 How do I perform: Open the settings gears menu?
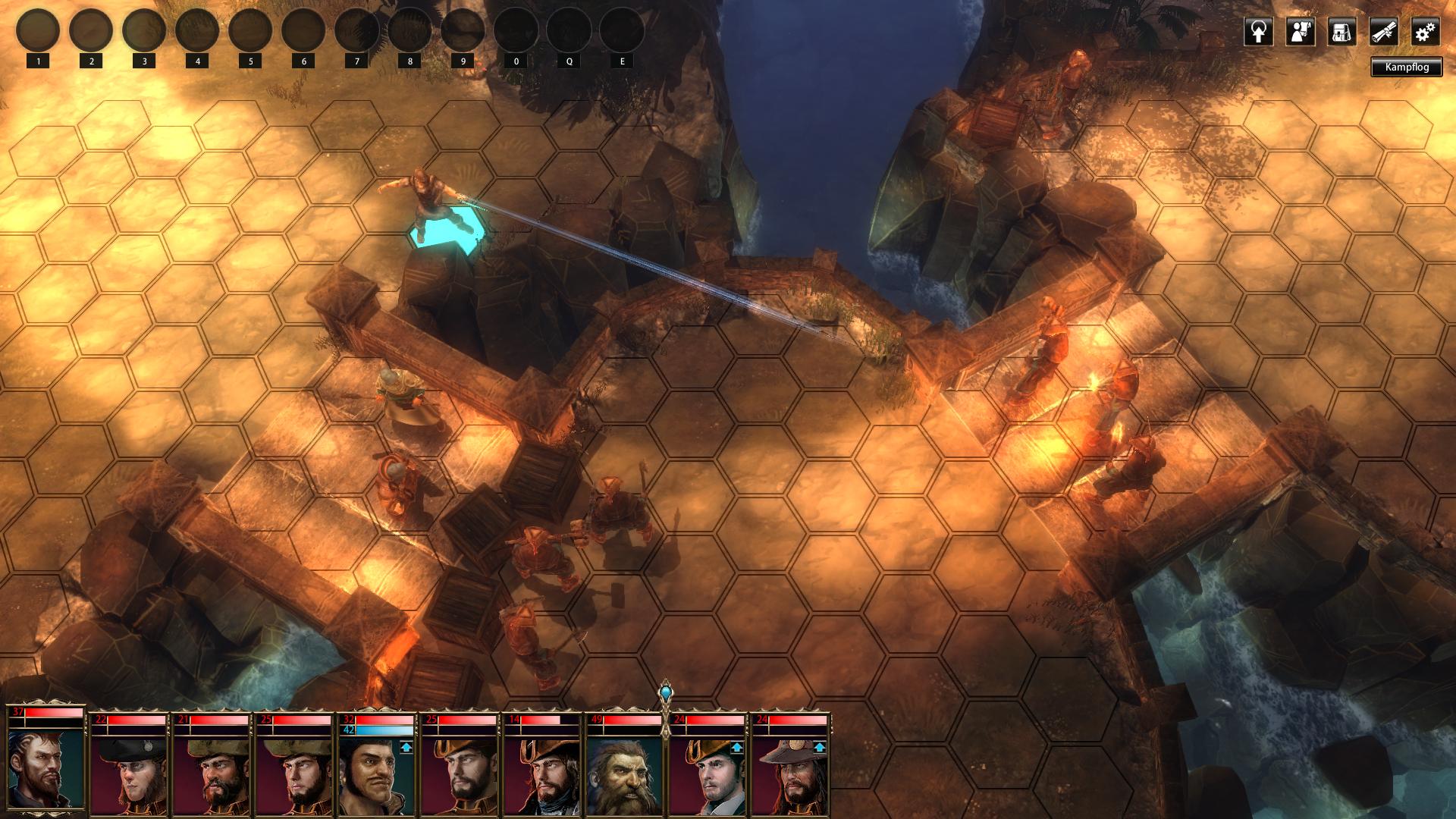[x=1425, y=33]
